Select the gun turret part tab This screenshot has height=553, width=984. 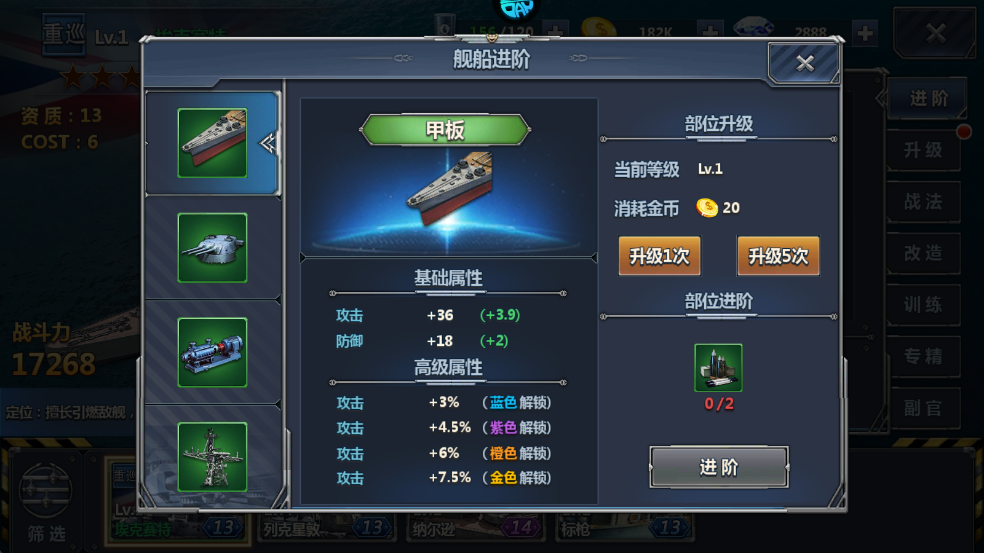212,247
